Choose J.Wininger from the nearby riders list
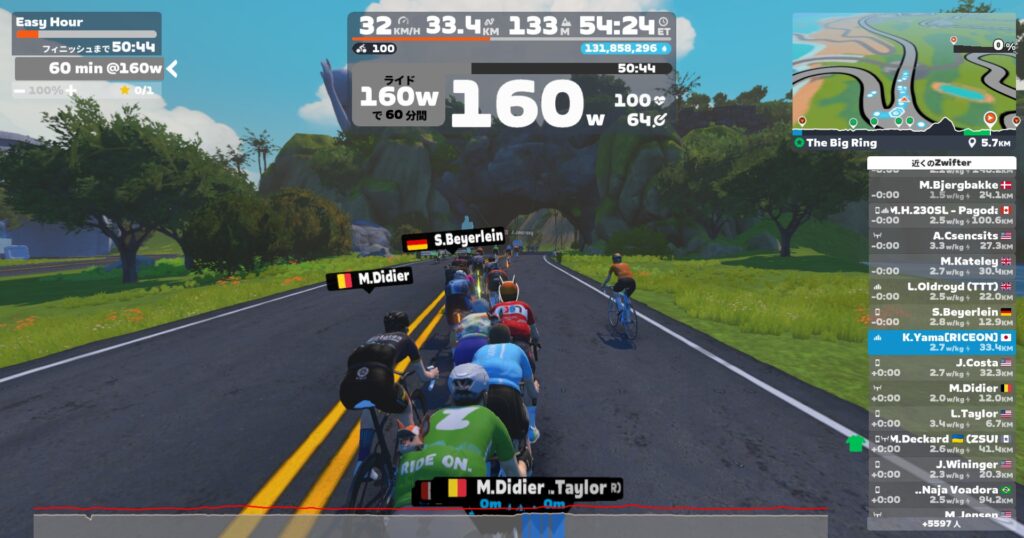This screenshot has width=1024, height=538. [941, 470]
